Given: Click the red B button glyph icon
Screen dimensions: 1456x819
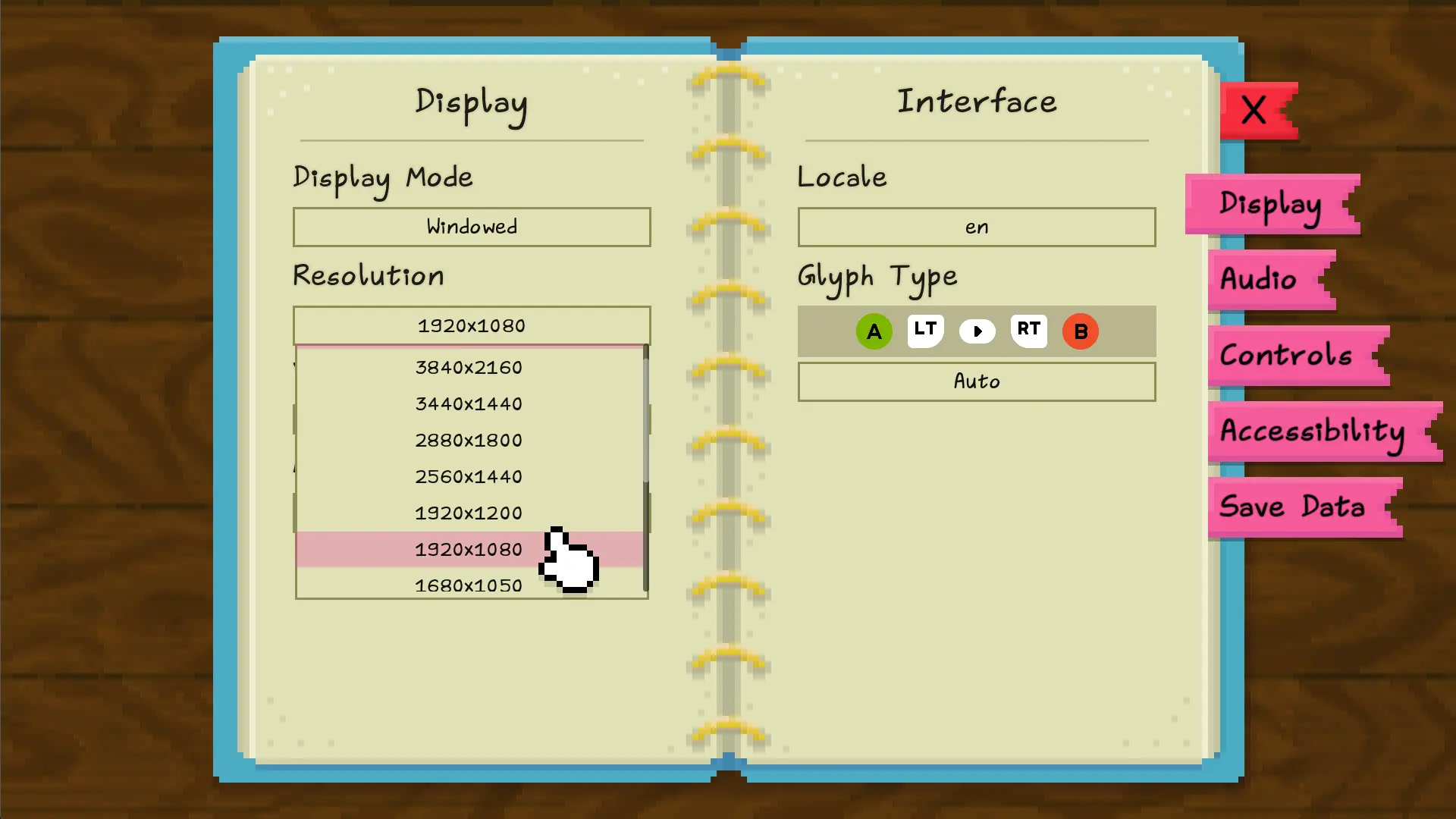Looking at the screenshot, I should 1080,331.
